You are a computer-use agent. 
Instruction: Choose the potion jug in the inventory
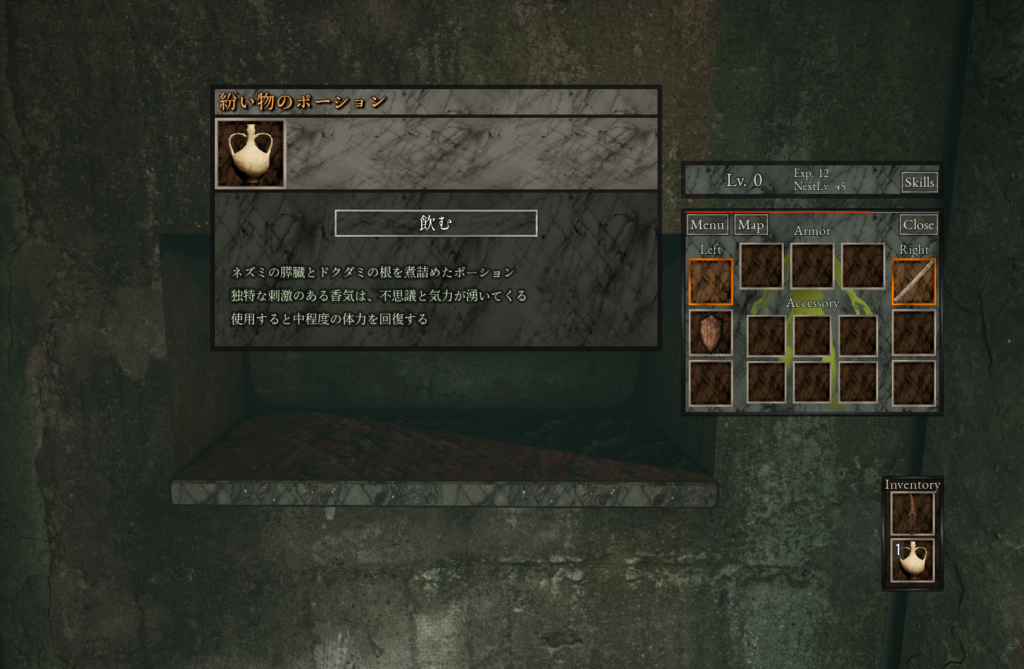(912, 561)
